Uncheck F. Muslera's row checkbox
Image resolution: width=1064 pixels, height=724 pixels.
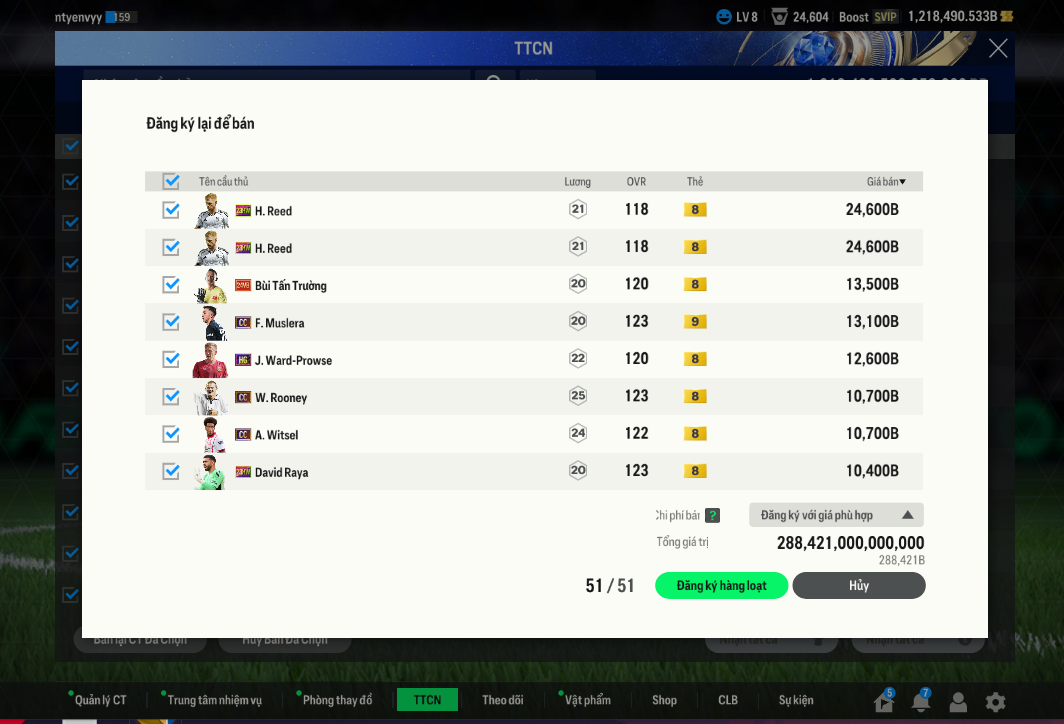[171, 322]
